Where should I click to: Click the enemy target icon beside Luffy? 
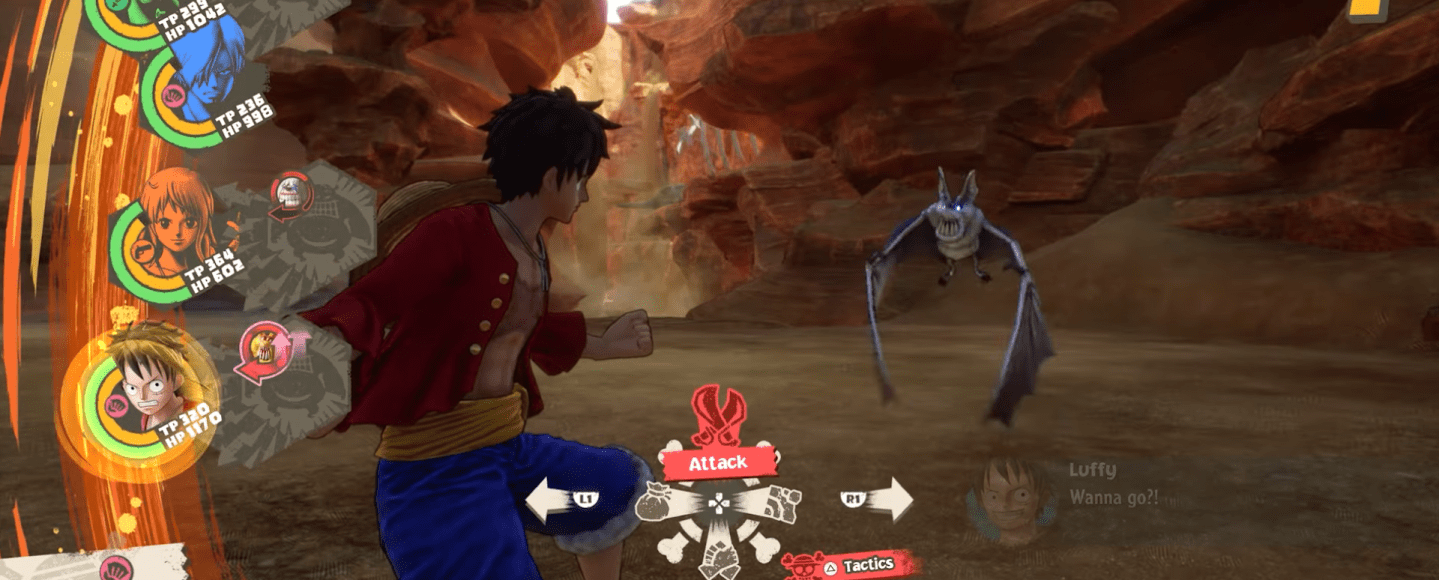[x=262, y=352]
